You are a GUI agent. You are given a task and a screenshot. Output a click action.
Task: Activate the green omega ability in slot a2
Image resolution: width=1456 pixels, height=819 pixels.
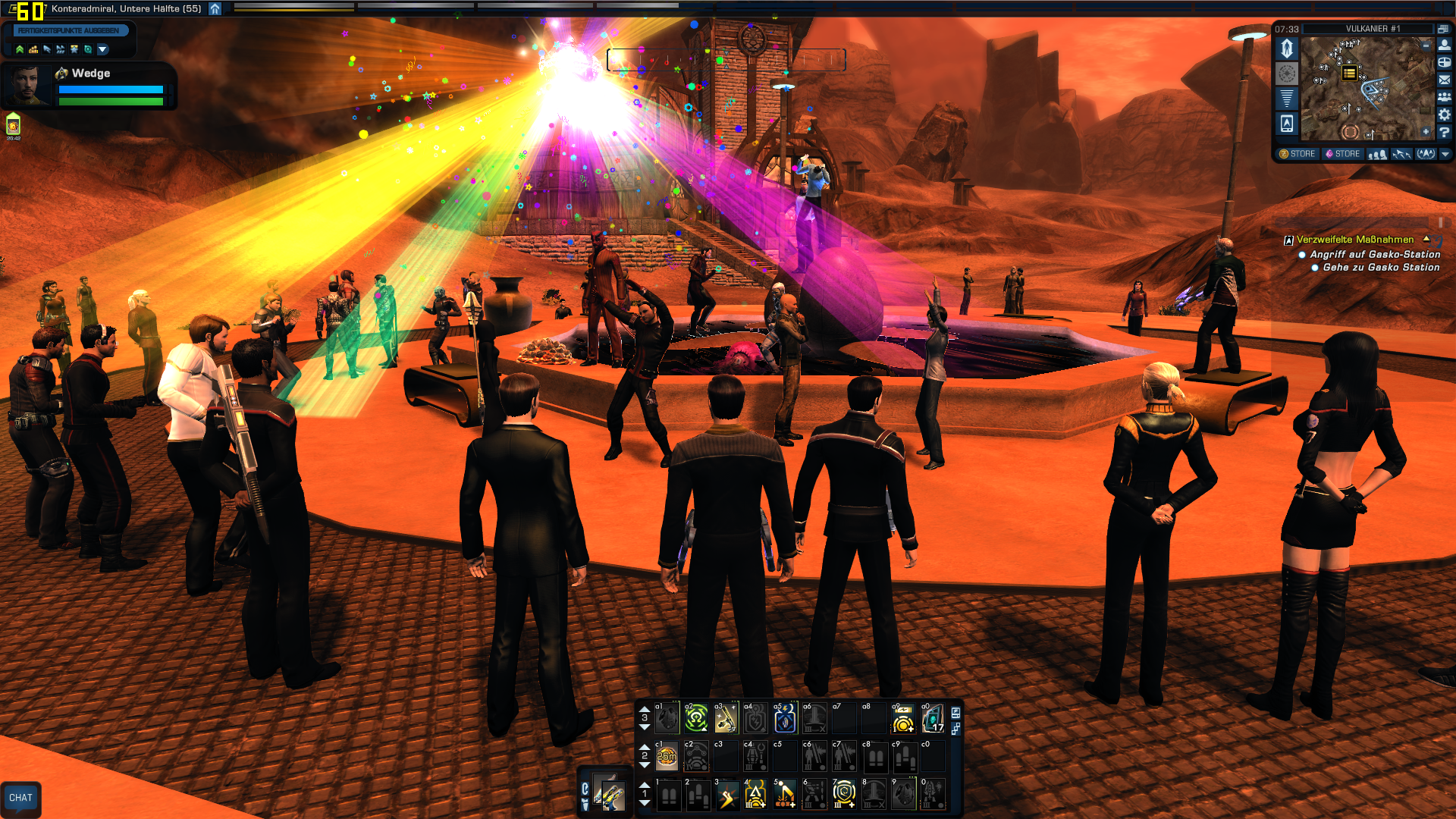696,718
